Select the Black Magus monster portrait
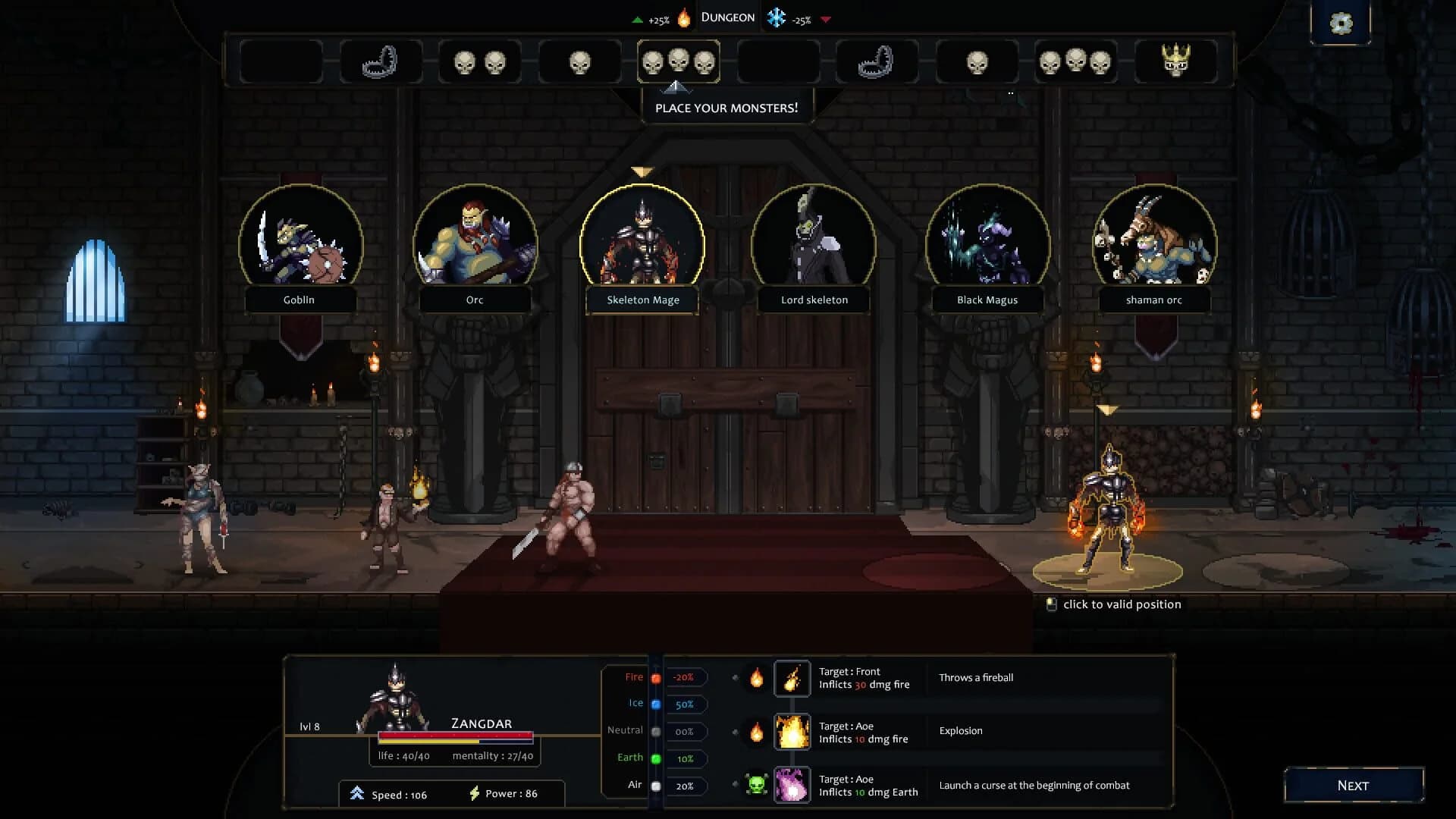Image resolution: width=1456 pixels, height=819 pixels. pyautogui.click(x=986, y=243)
